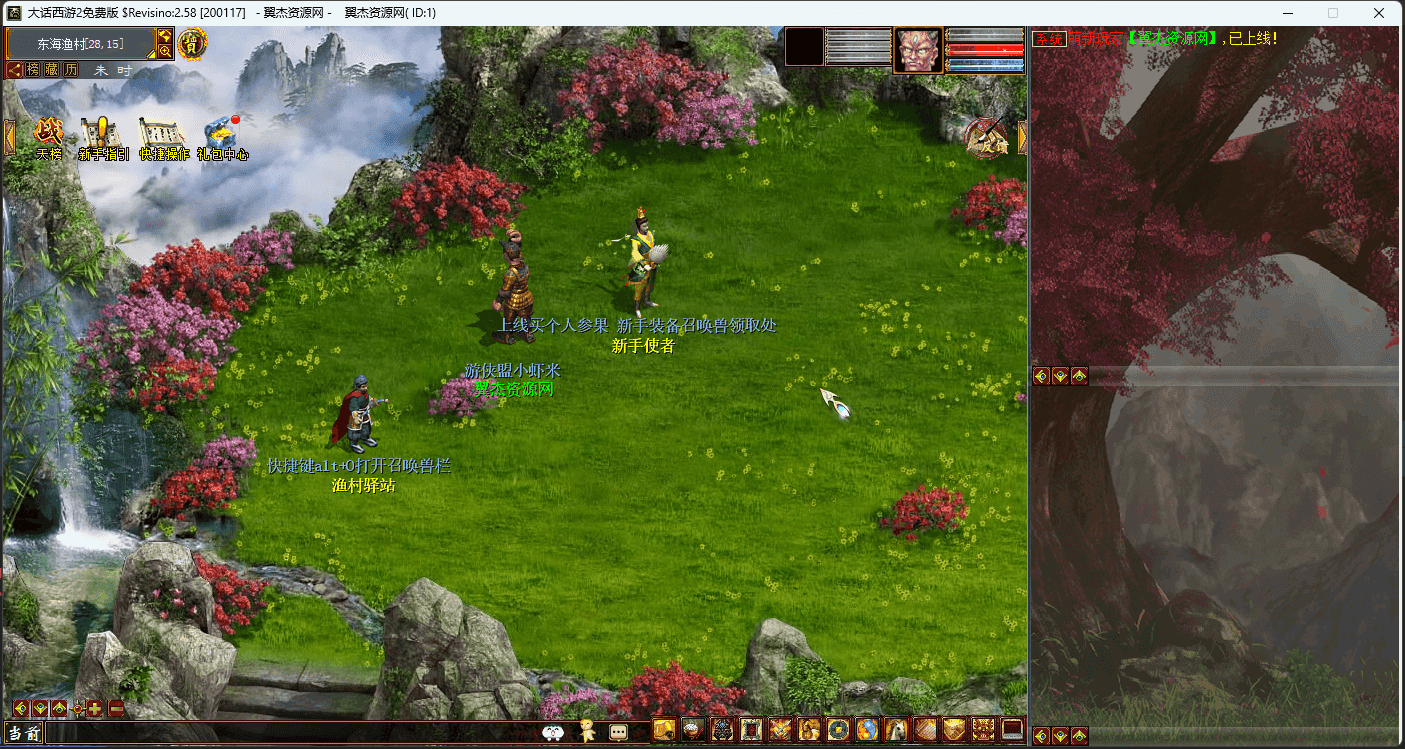The image size is (1405, 749).
Task: Click the 当前 chat channel selector
Action: point(24,733)
